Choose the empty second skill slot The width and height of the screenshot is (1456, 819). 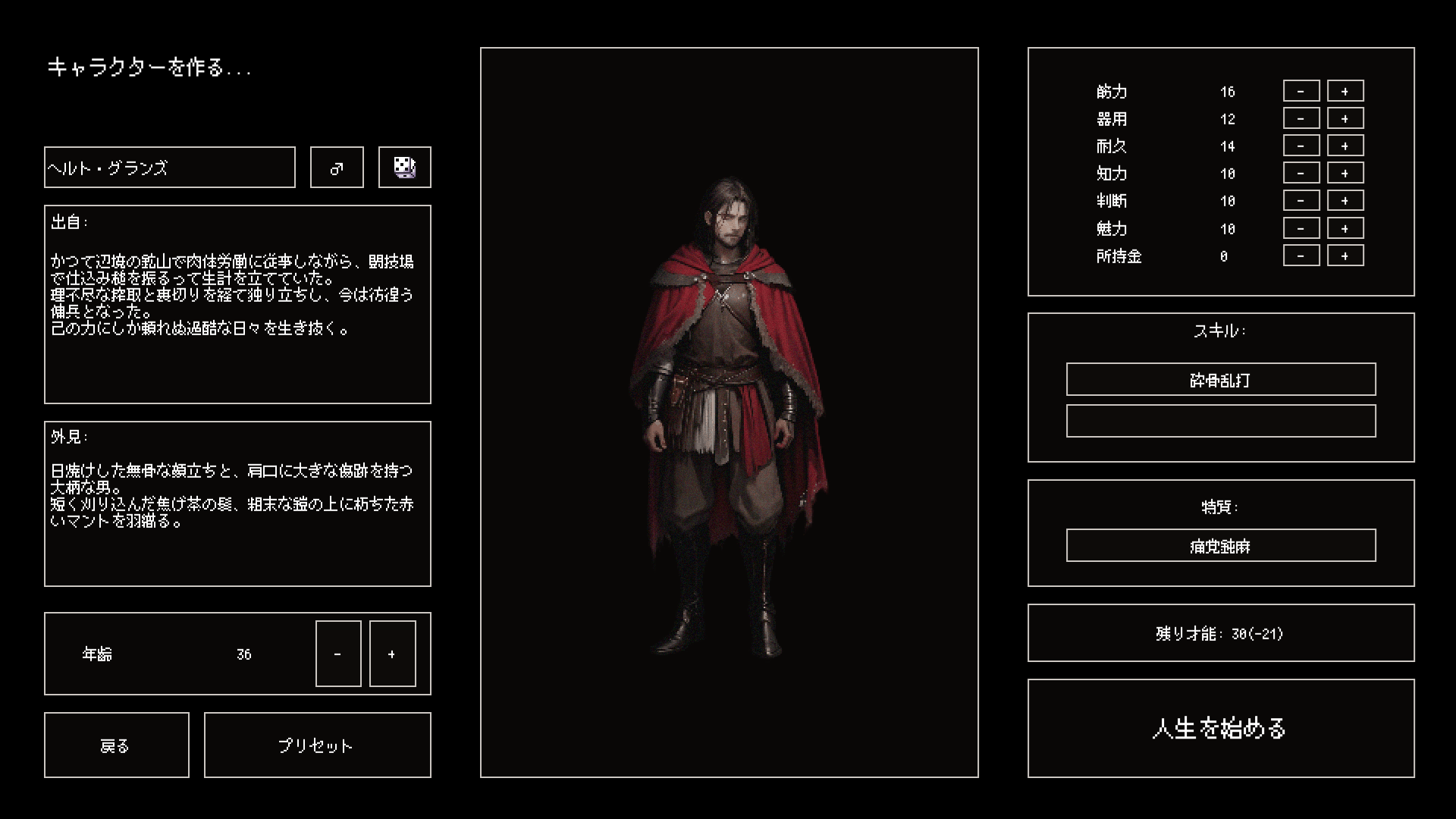click(1221, 421)
